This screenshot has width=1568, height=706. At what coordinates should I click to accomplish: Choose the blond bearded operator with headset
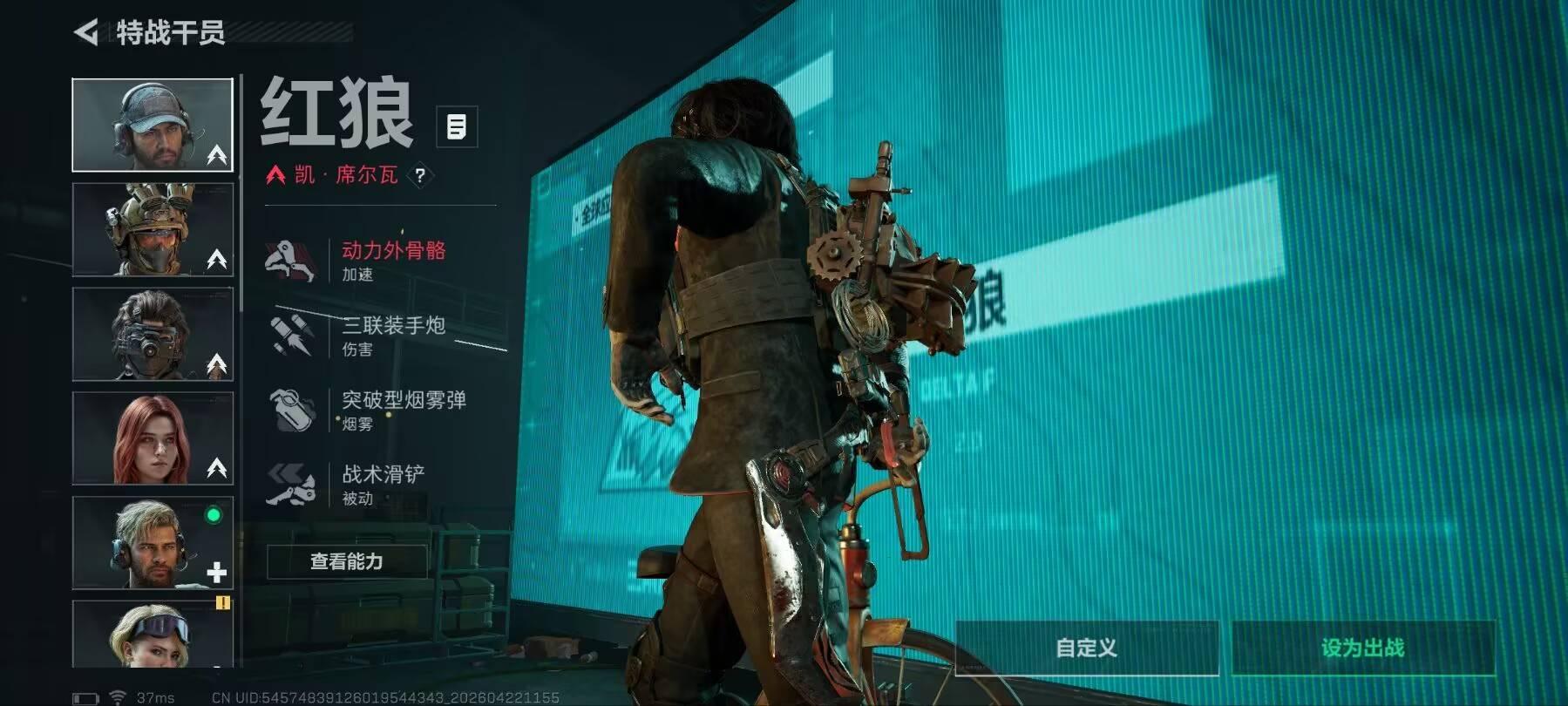(x=153, y=543)
